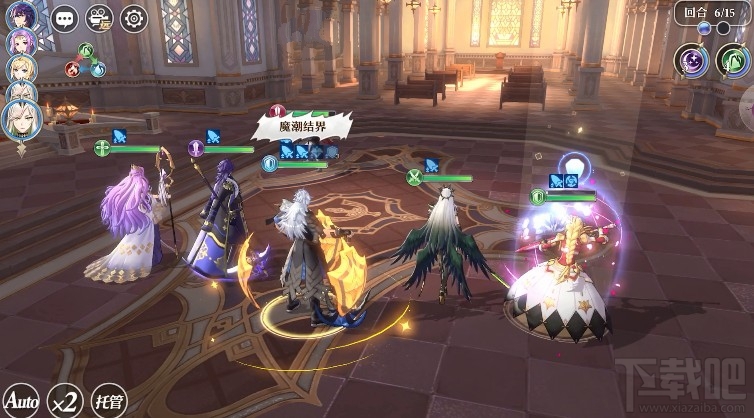
Task: Select the large white-haired active hero portrait
Action: coord(21,119)
